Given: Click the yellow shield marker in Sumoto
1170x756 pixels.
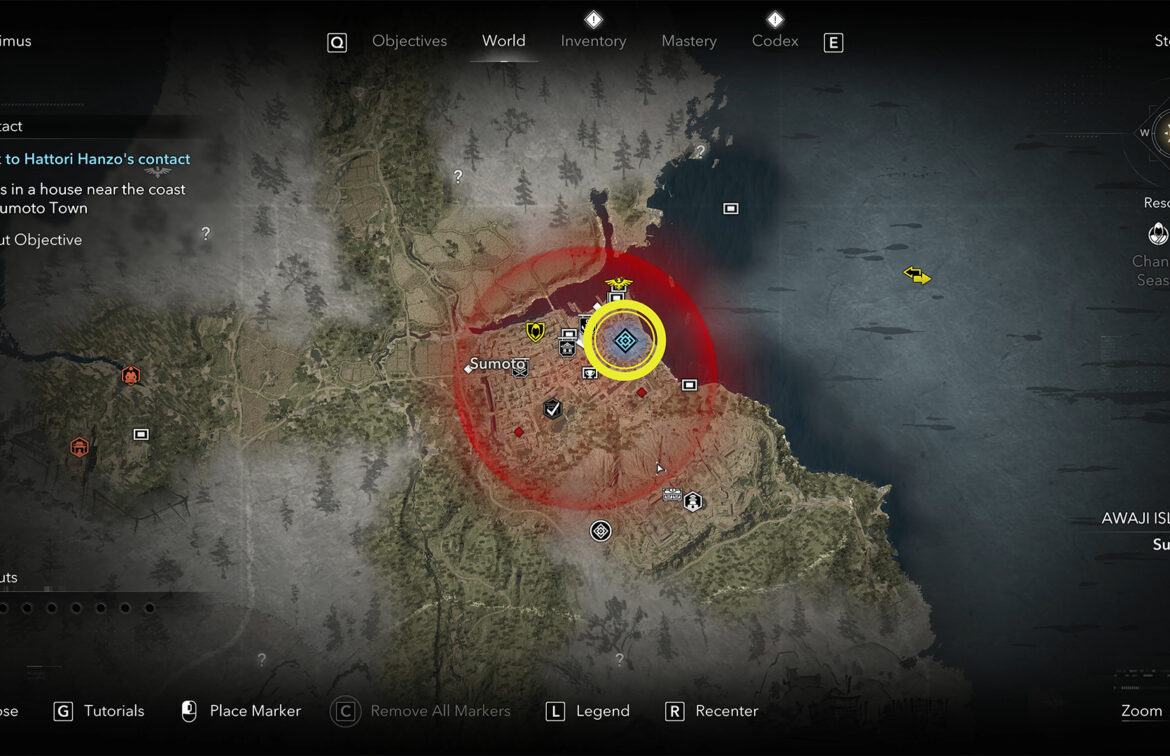Looking at the screenshot, I should (536, 331).
